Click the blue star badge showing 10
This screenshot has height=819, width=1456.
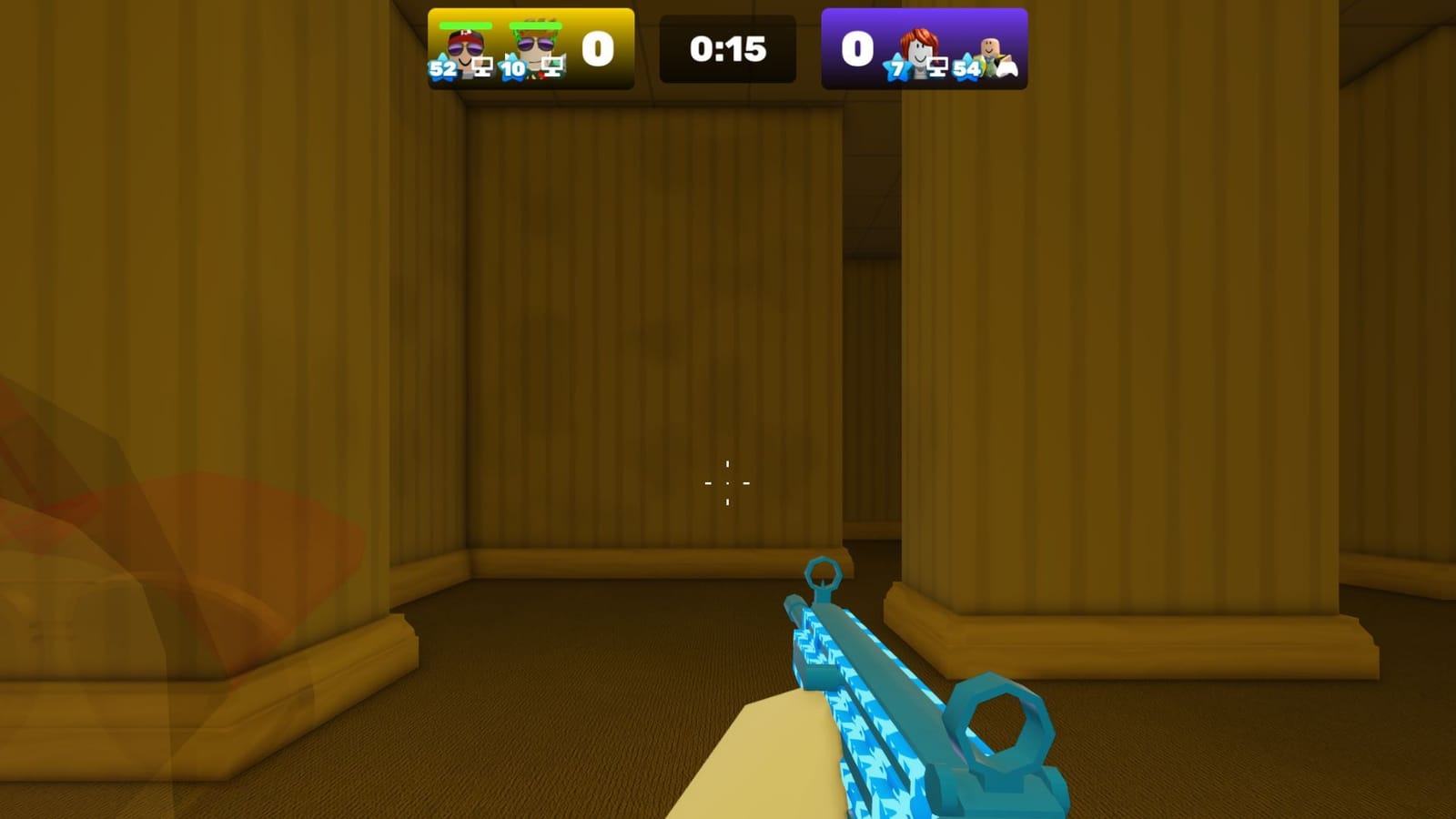coord(513,70)
